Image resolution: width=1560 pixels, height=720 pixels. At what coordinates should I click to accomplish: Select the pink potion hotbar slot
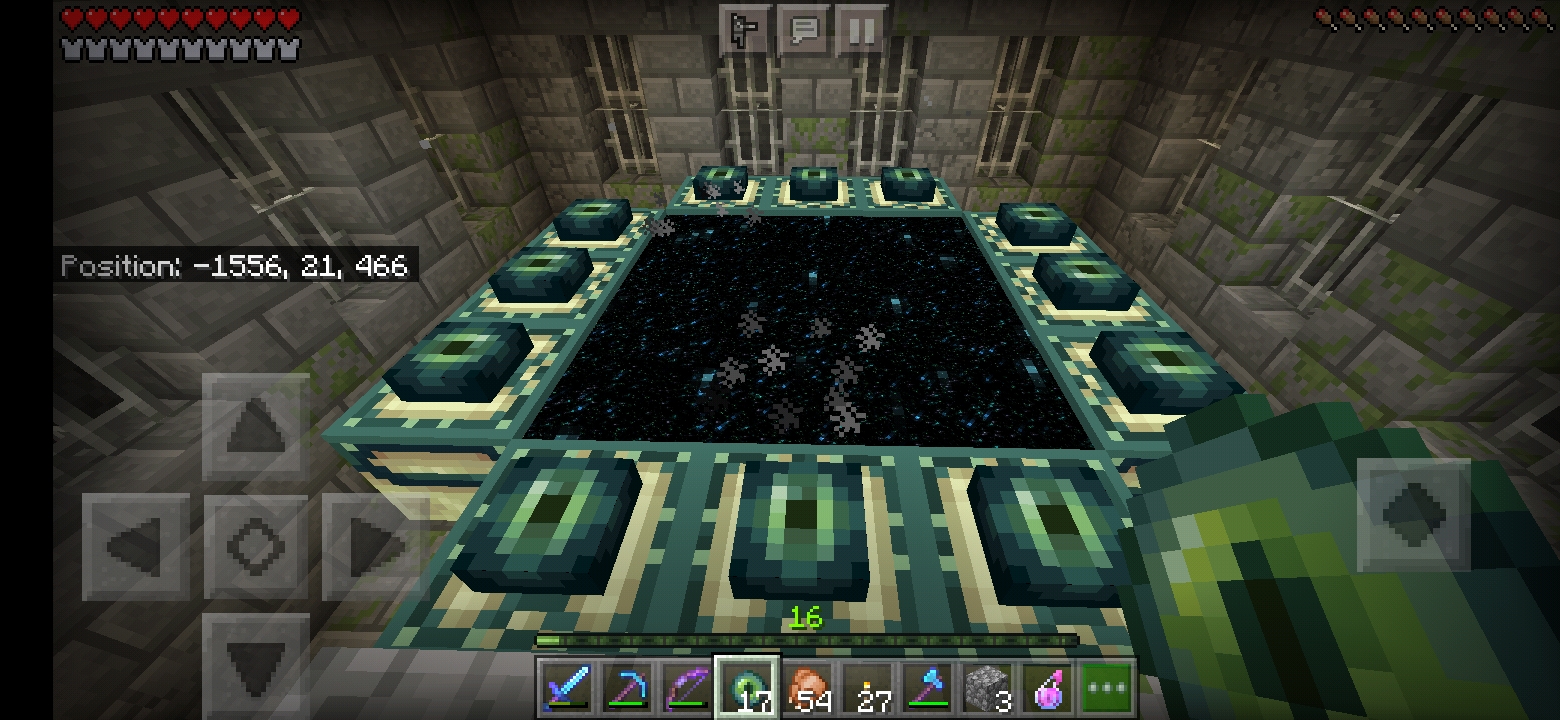[x=1047, y=688]
